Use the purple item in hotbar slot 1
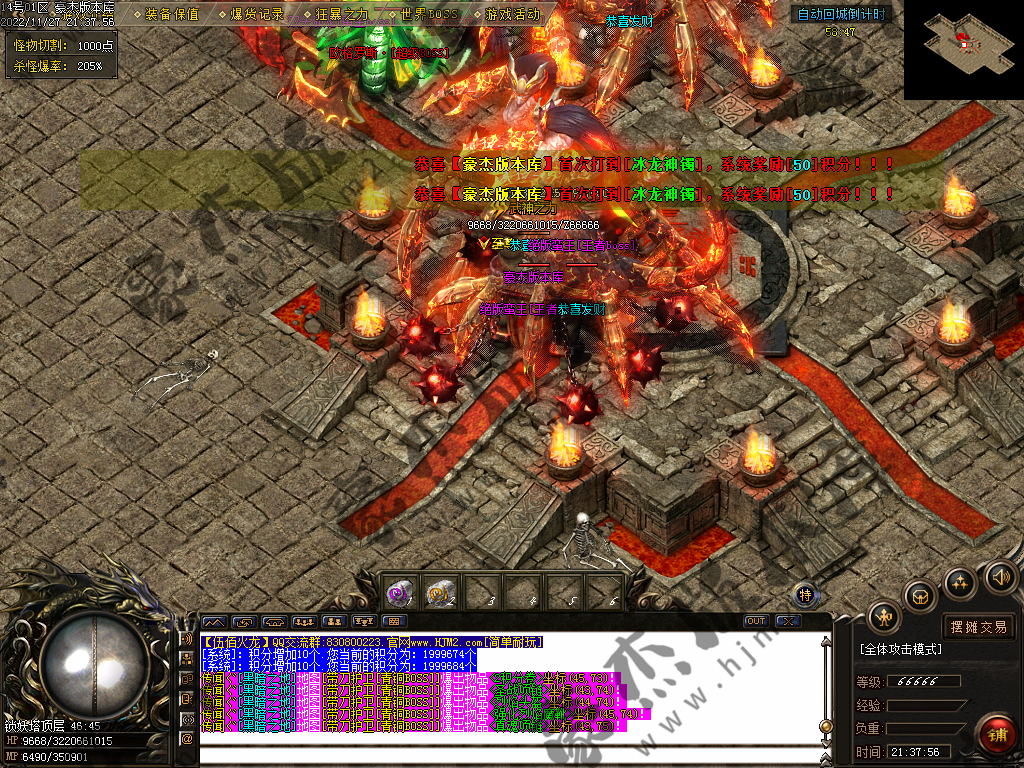1024x768 pixels. click(400, 594)
